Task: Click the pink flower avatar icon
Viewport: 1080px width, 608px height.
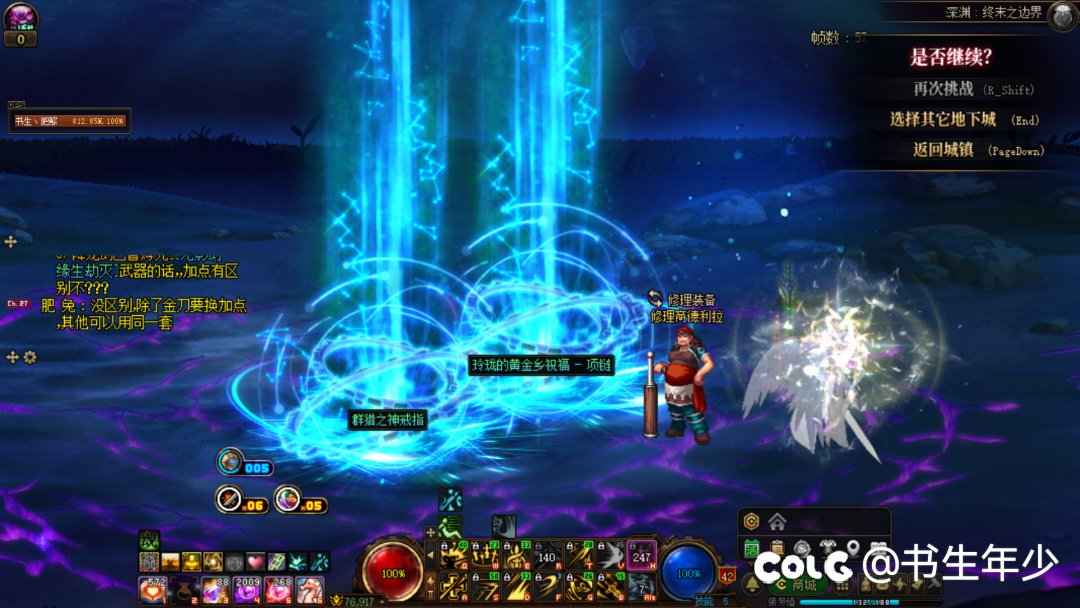Action: click(x=20, y=18)
